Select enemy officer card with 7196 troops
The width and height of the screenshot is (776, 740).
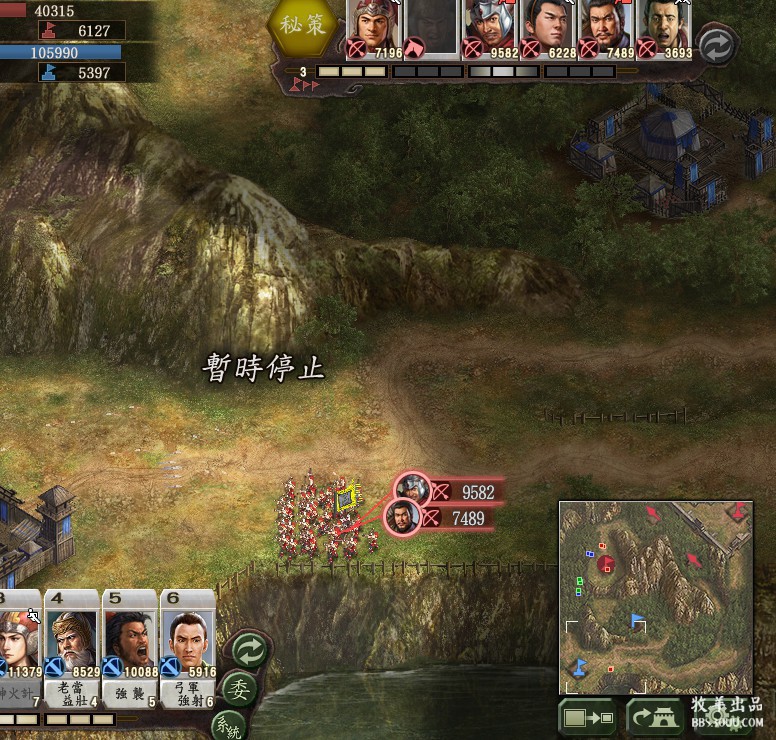(x=374, y=28)
